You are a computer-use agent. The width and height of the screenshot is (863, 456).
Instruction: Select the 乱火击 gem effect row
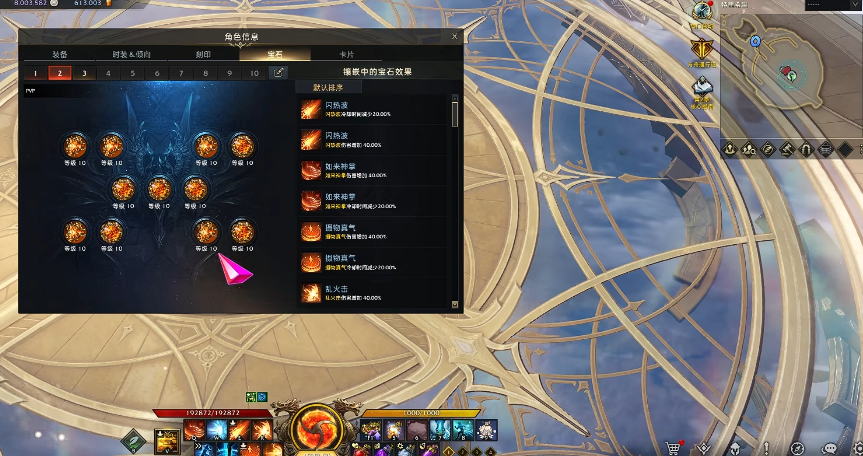pos(375,293)
